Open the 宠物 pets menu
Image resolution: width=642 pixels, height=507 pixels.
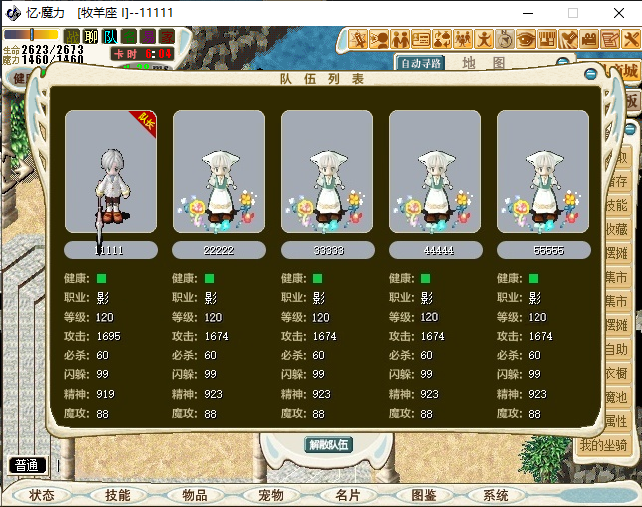tap(271, 495)
